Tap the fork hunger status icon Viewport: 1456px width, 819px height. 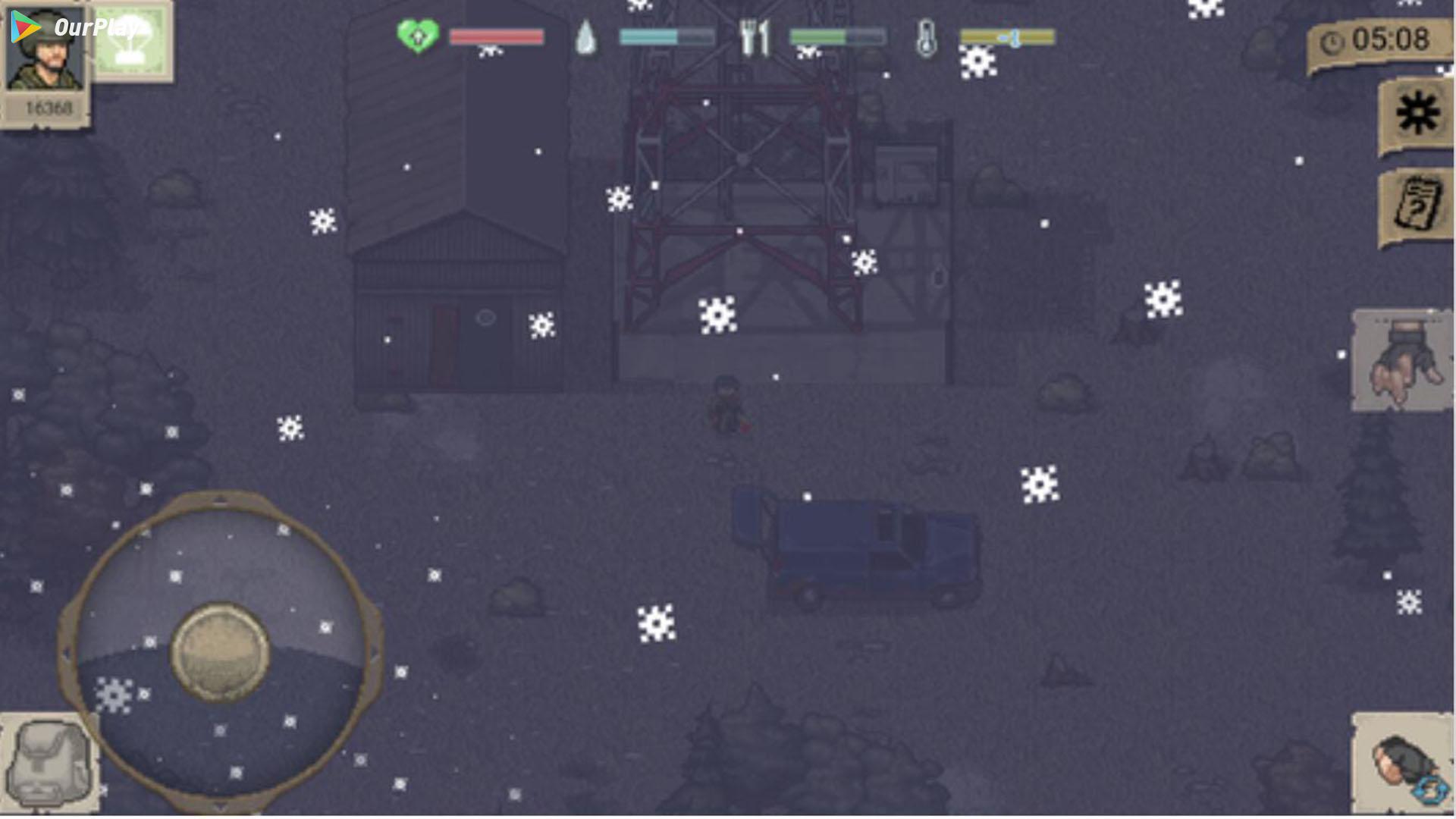[755, 36]
